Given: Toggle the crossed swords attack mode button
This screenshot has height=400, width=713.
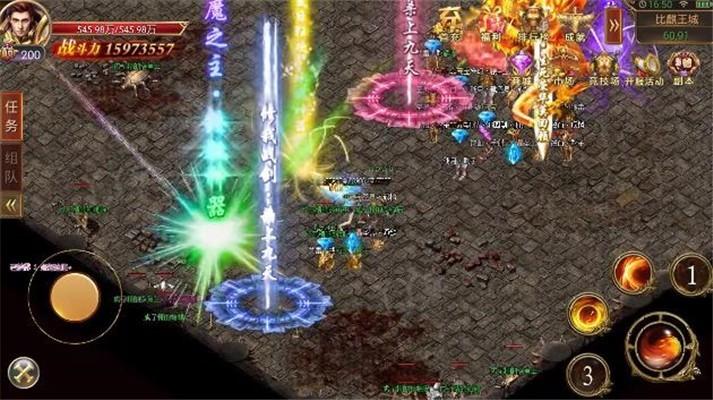Looking at the screenshot, I should click(22, 372).
